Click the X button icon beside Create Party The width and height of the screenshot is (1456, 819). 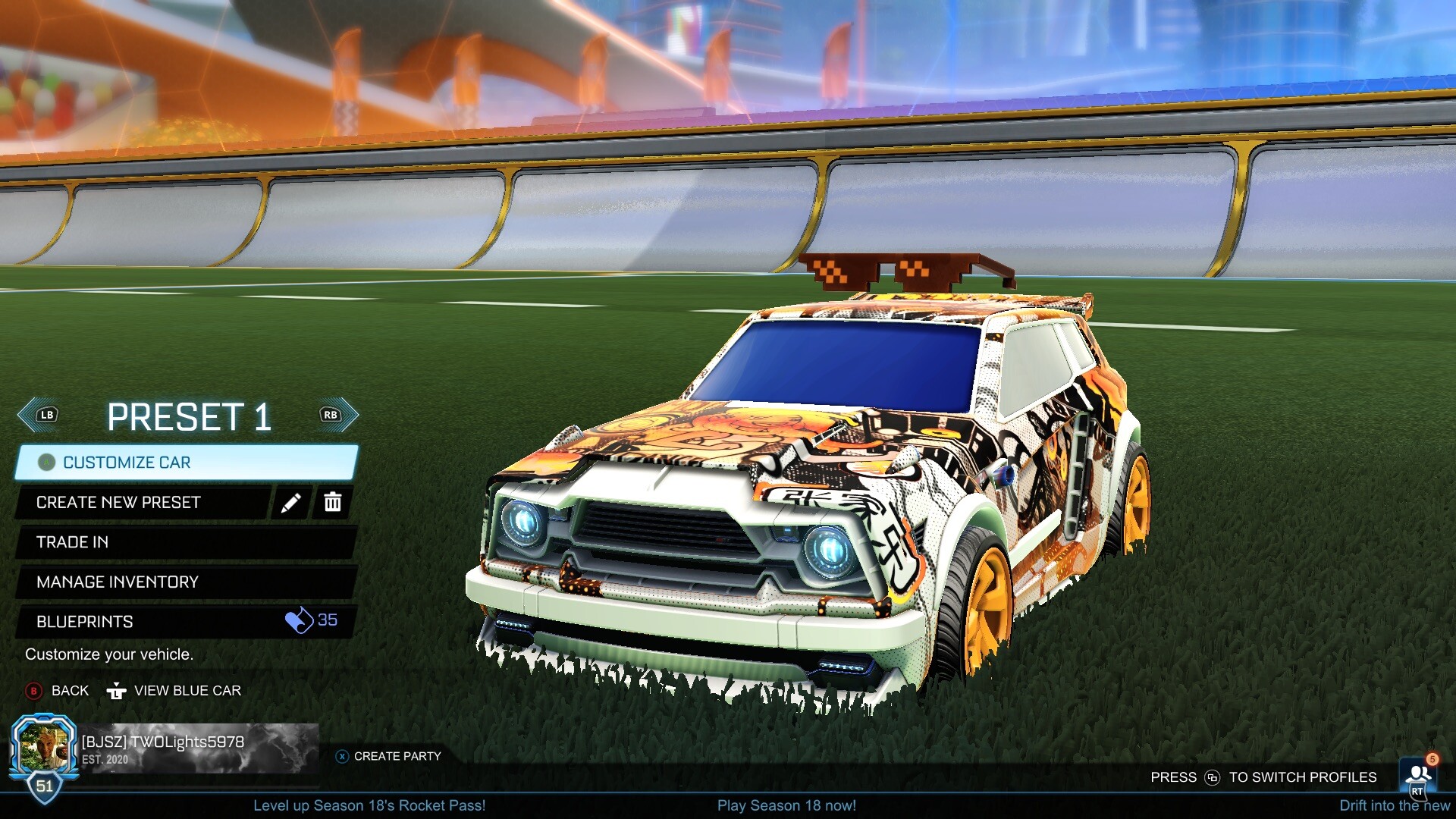tap(343, 756)
